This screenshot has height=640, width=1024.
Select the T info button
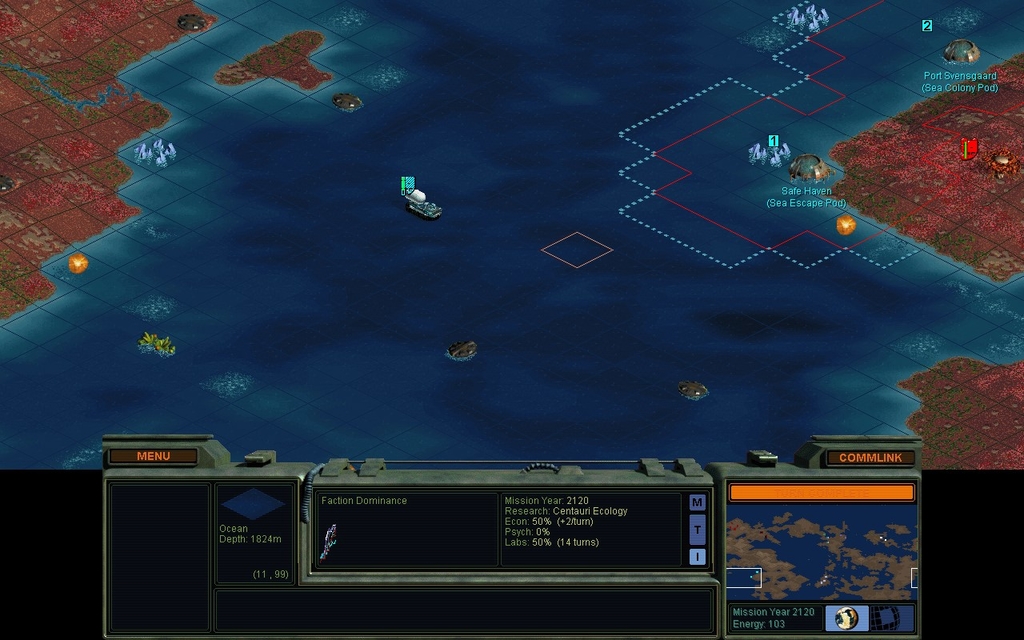pyautogui.click(x=697, y=529)
